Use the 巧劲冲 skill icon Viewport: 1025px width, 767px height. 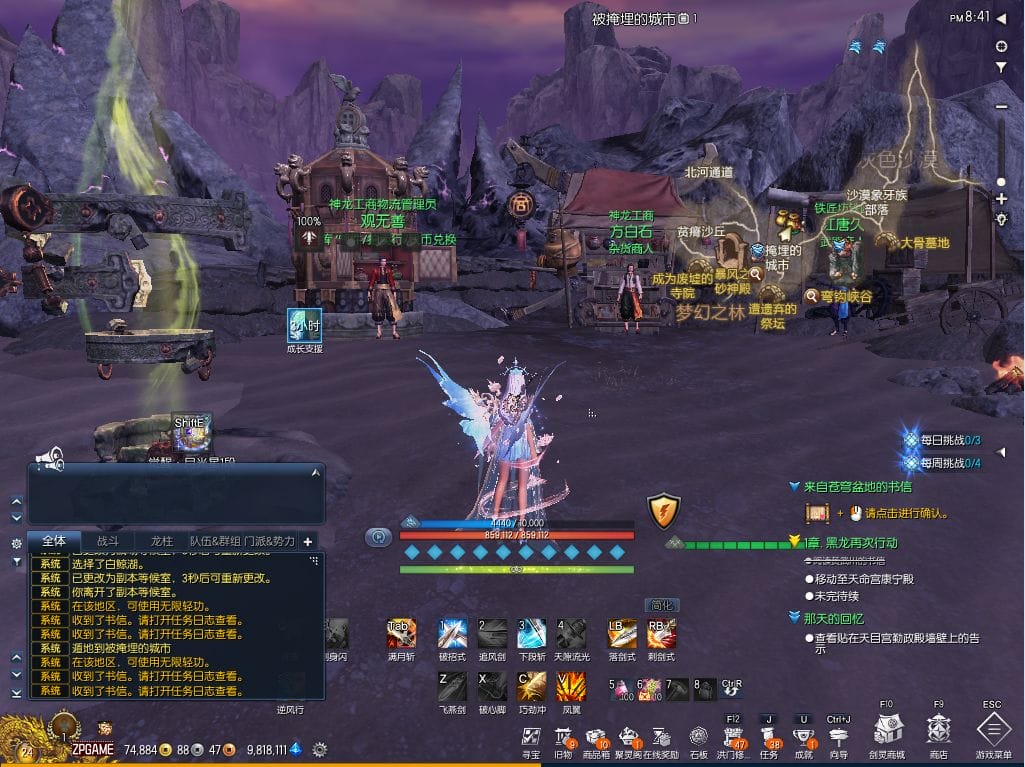[x=531, y=686]
